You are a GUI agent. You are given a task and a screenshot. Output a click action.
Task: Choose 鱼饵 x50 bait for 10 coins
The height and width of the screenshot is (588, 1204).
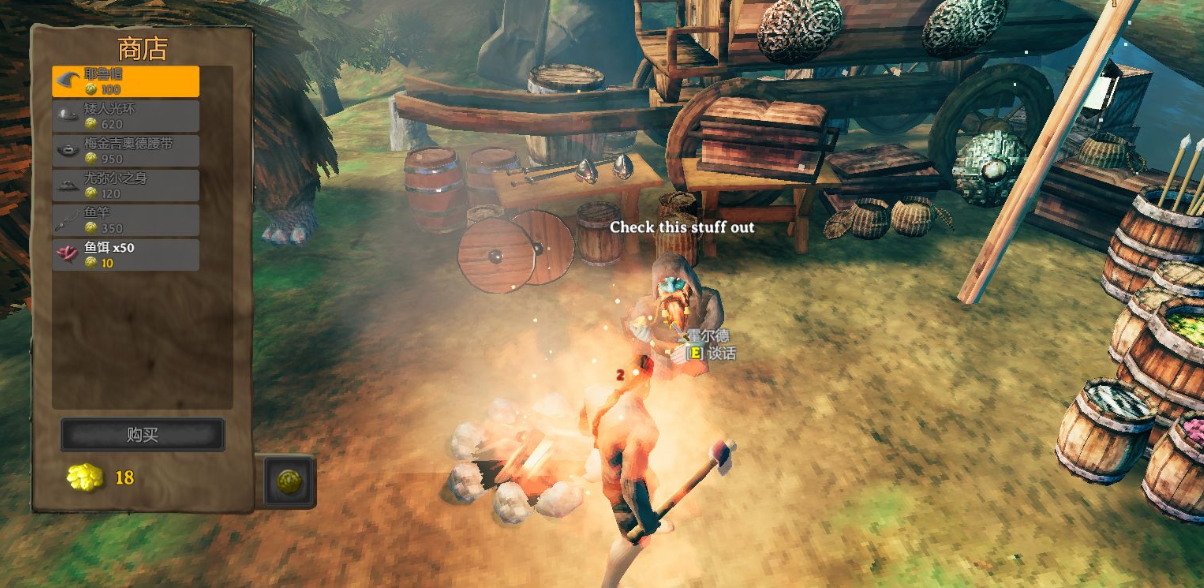coord(126,254)
